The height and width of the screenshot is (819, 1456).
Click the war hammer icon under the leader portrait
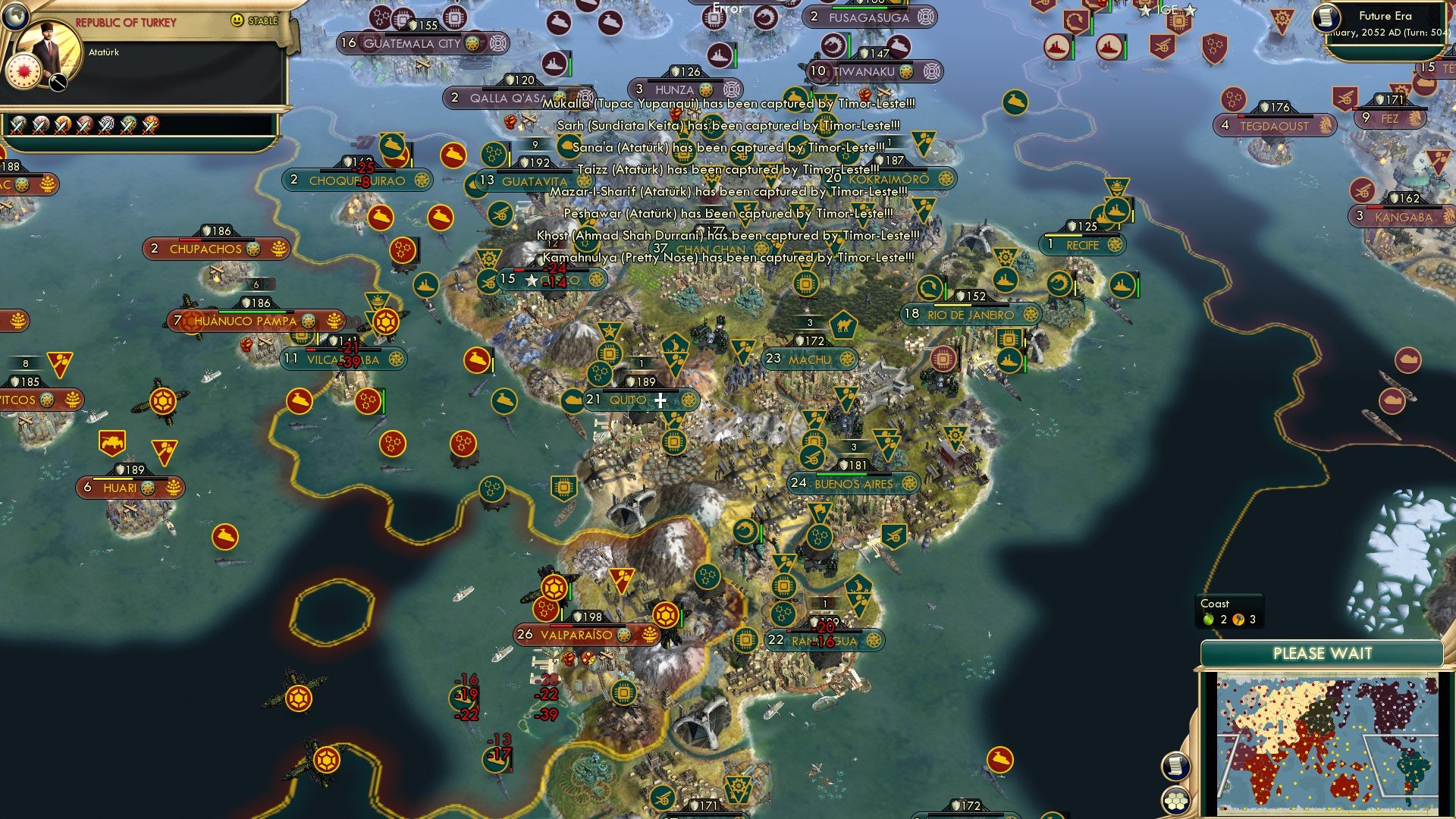(57, 82)
